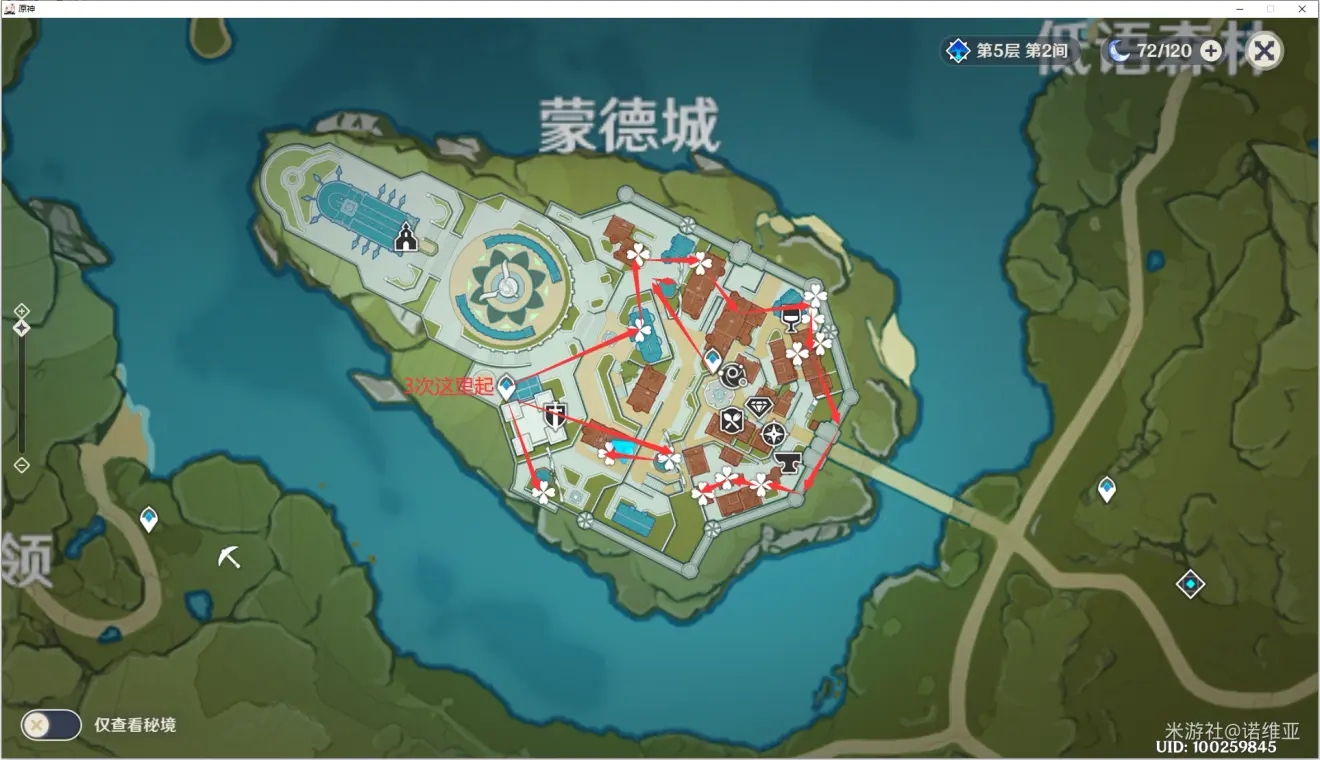
Task: Click the 原神 title bar icon
Action: (x=11, y=9)
